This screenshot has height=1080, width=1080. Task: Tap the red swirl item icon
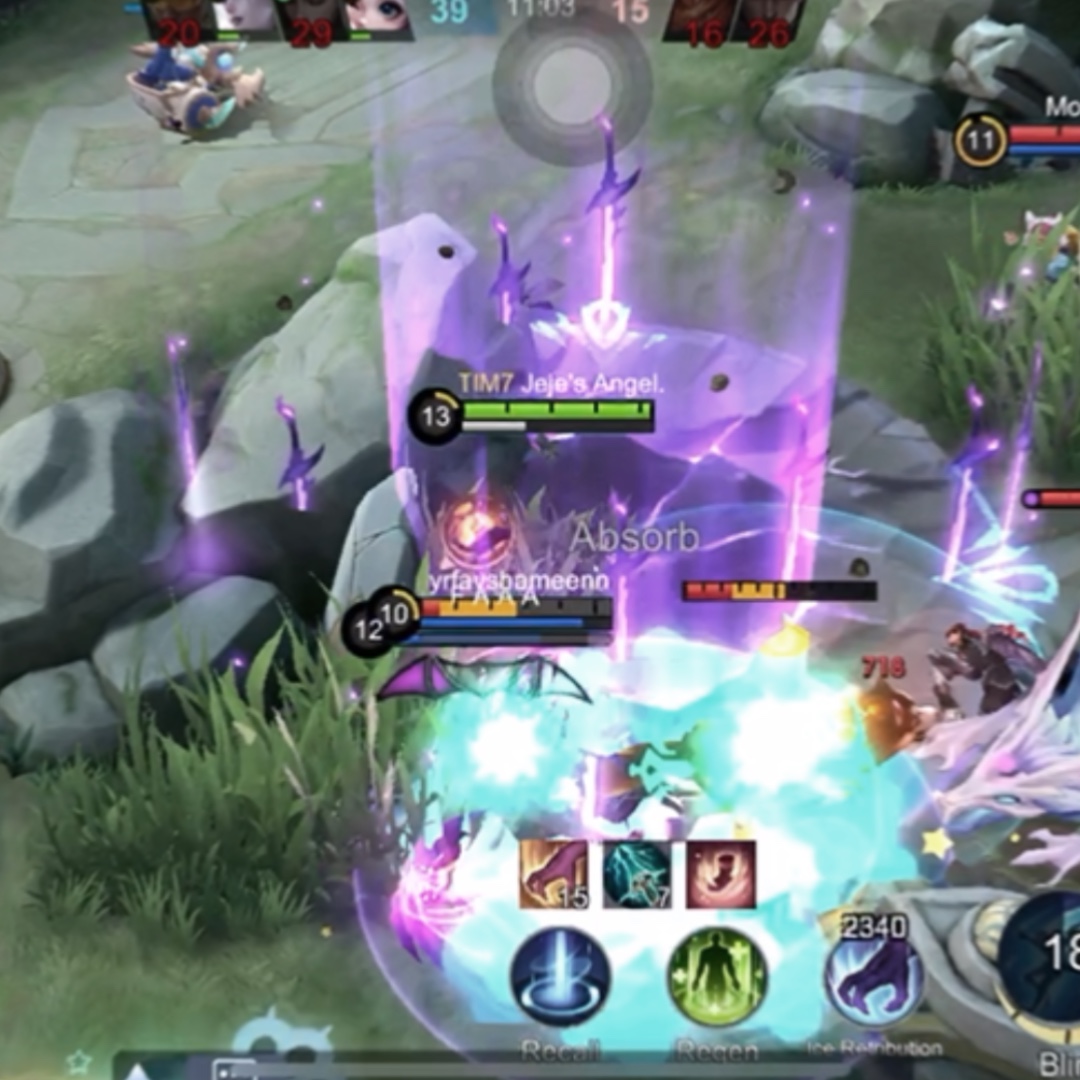click(x=721, y=874)
